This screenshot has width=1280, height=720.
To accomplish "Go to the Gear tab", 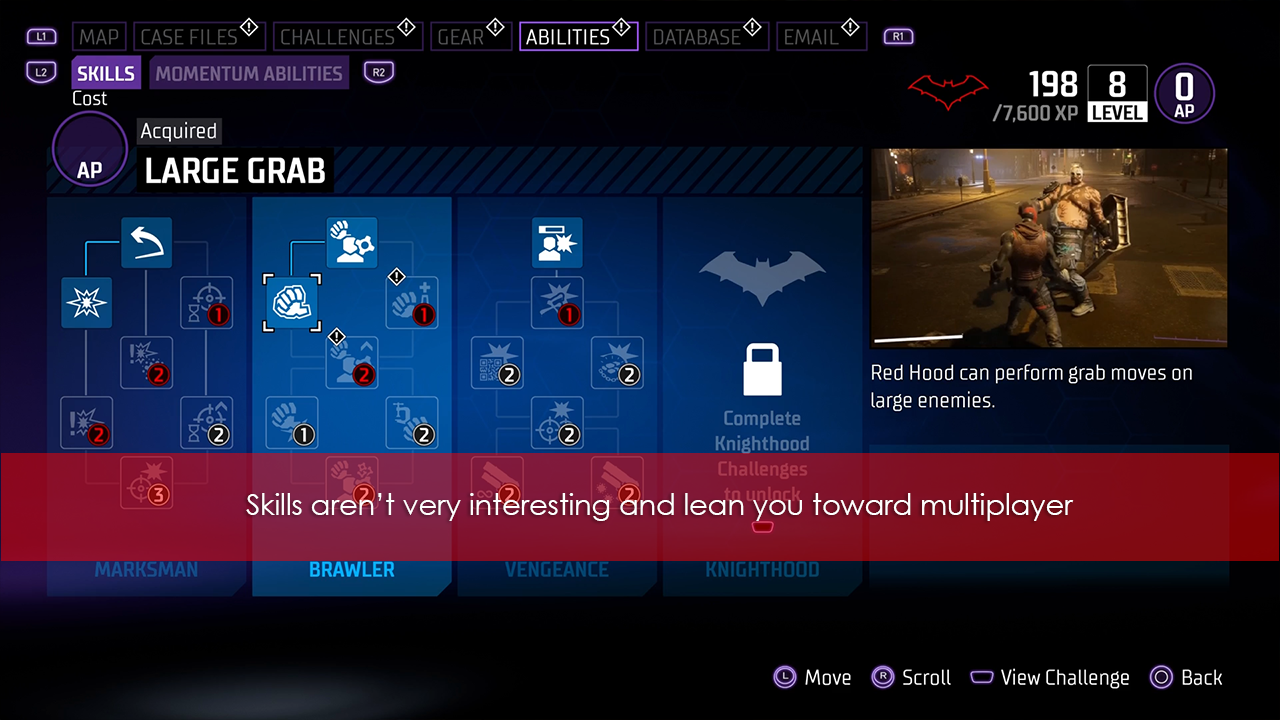I will pos(461,37).
